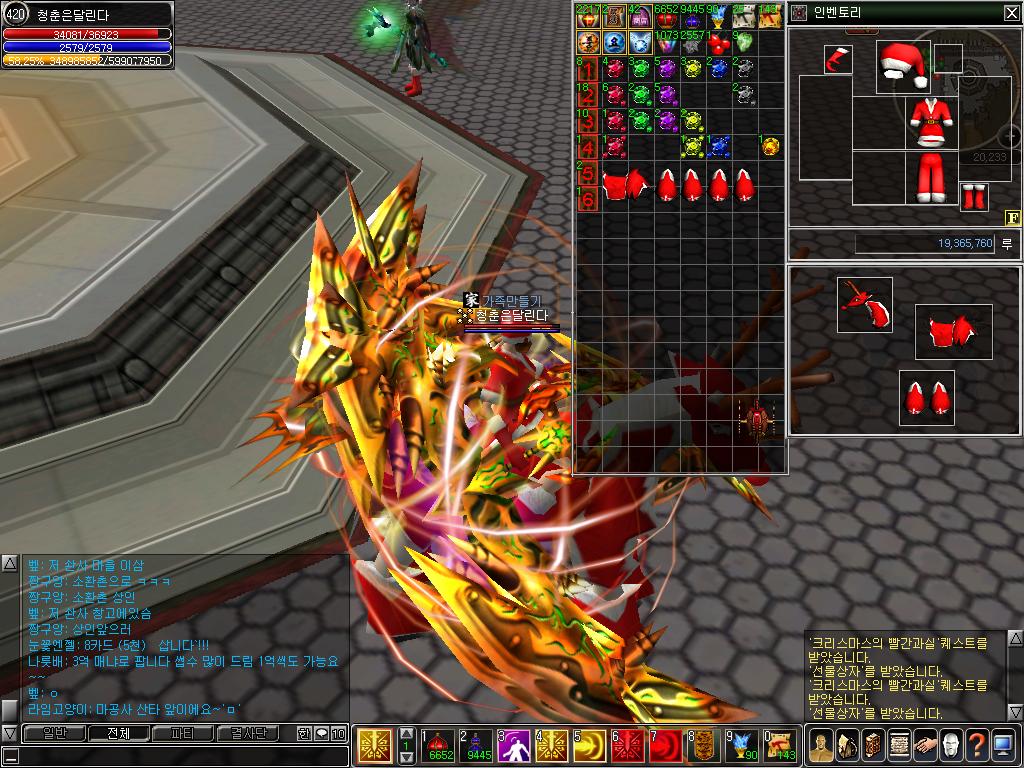
Task: Open the monitor icon system menu
Action: (x=1004, y=745)
